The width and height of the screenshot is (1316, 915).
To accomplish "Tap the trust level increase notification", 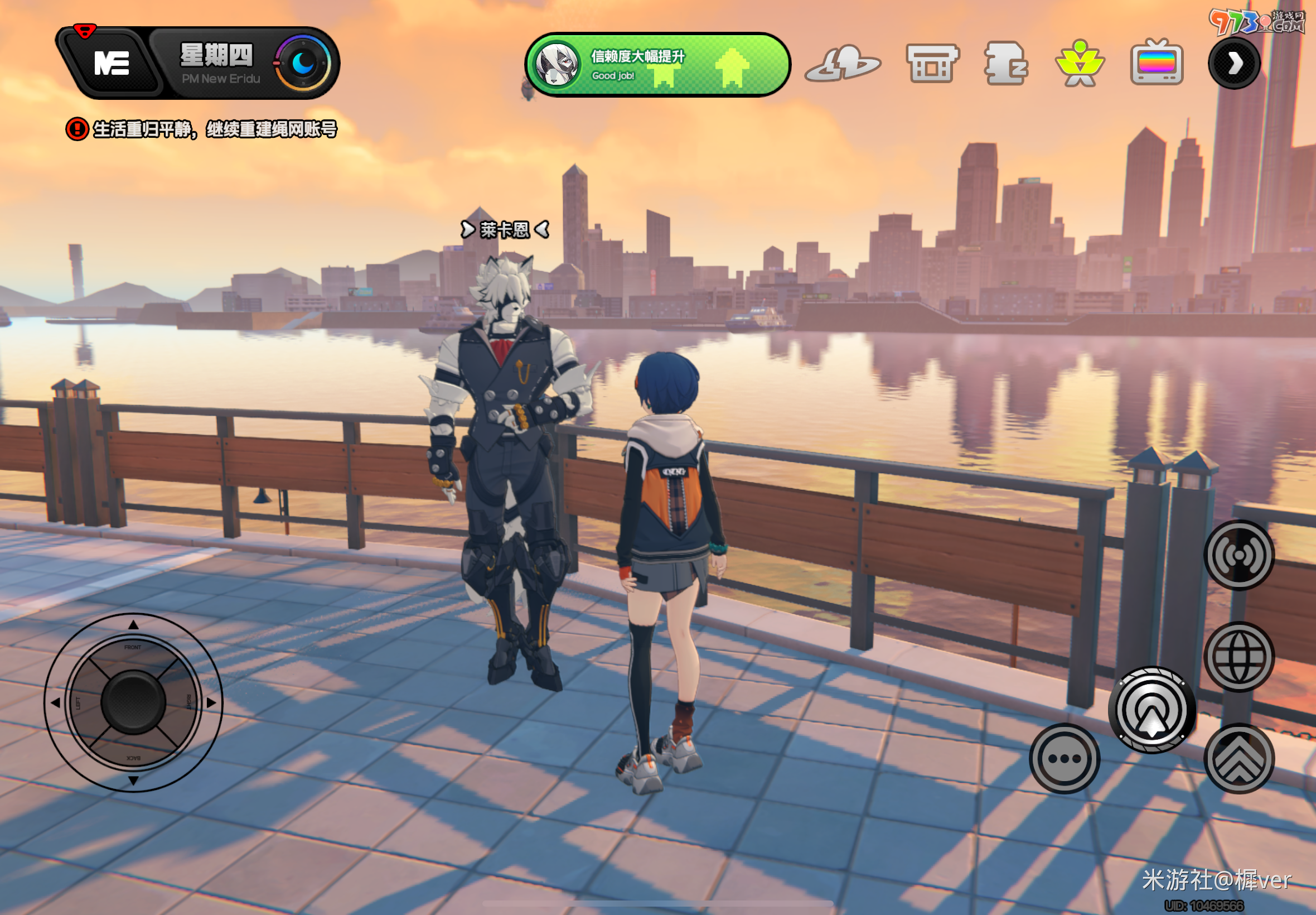I will [656, 65].
